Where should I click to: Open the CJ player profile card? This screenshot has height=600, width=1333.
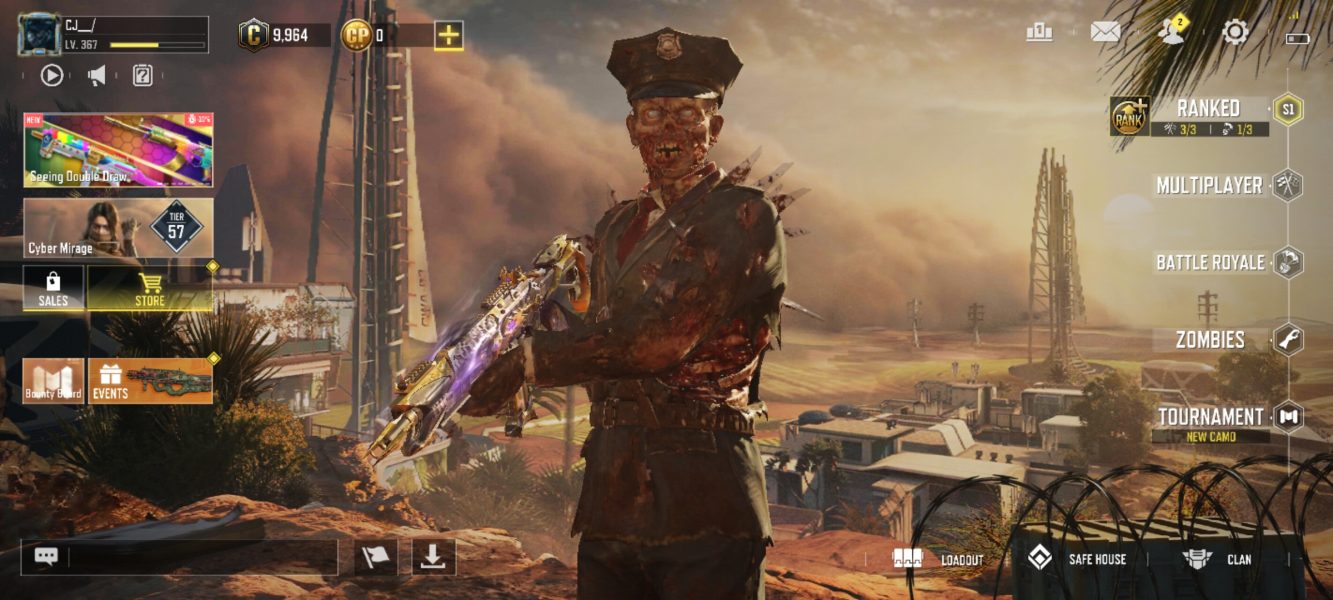click(113, 35)
